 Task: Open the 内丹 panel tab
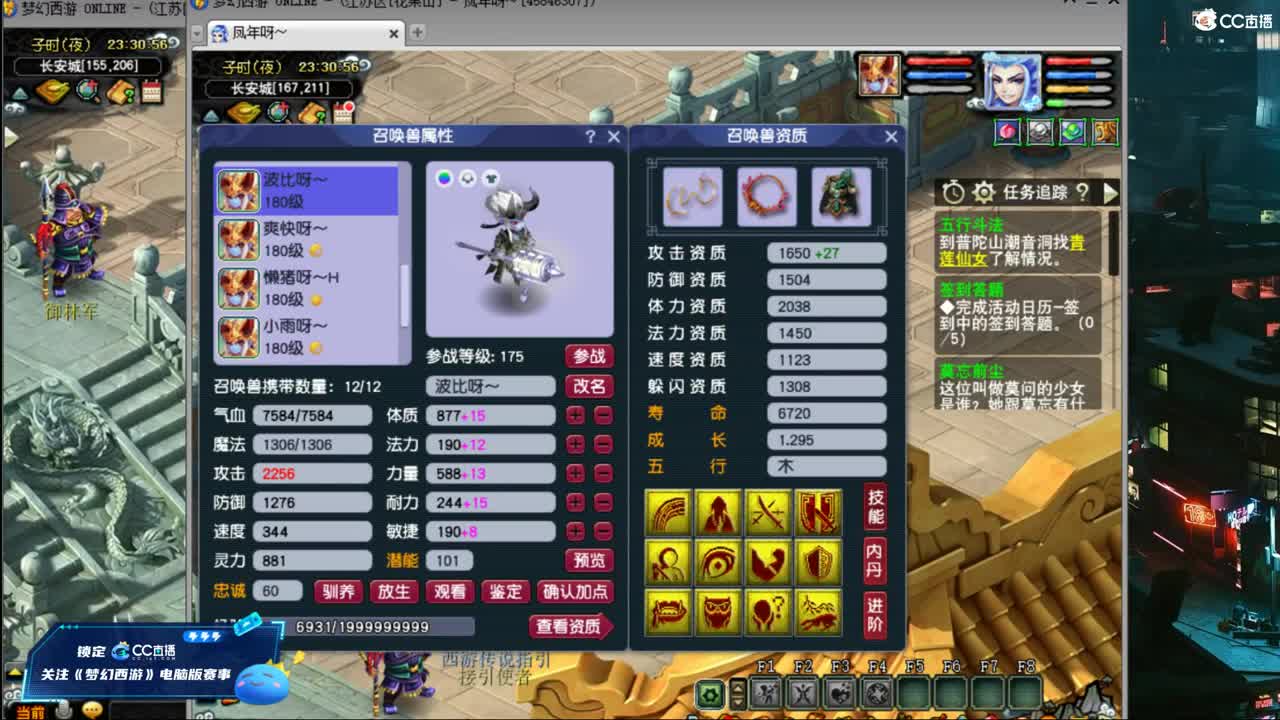pos(876,560)
